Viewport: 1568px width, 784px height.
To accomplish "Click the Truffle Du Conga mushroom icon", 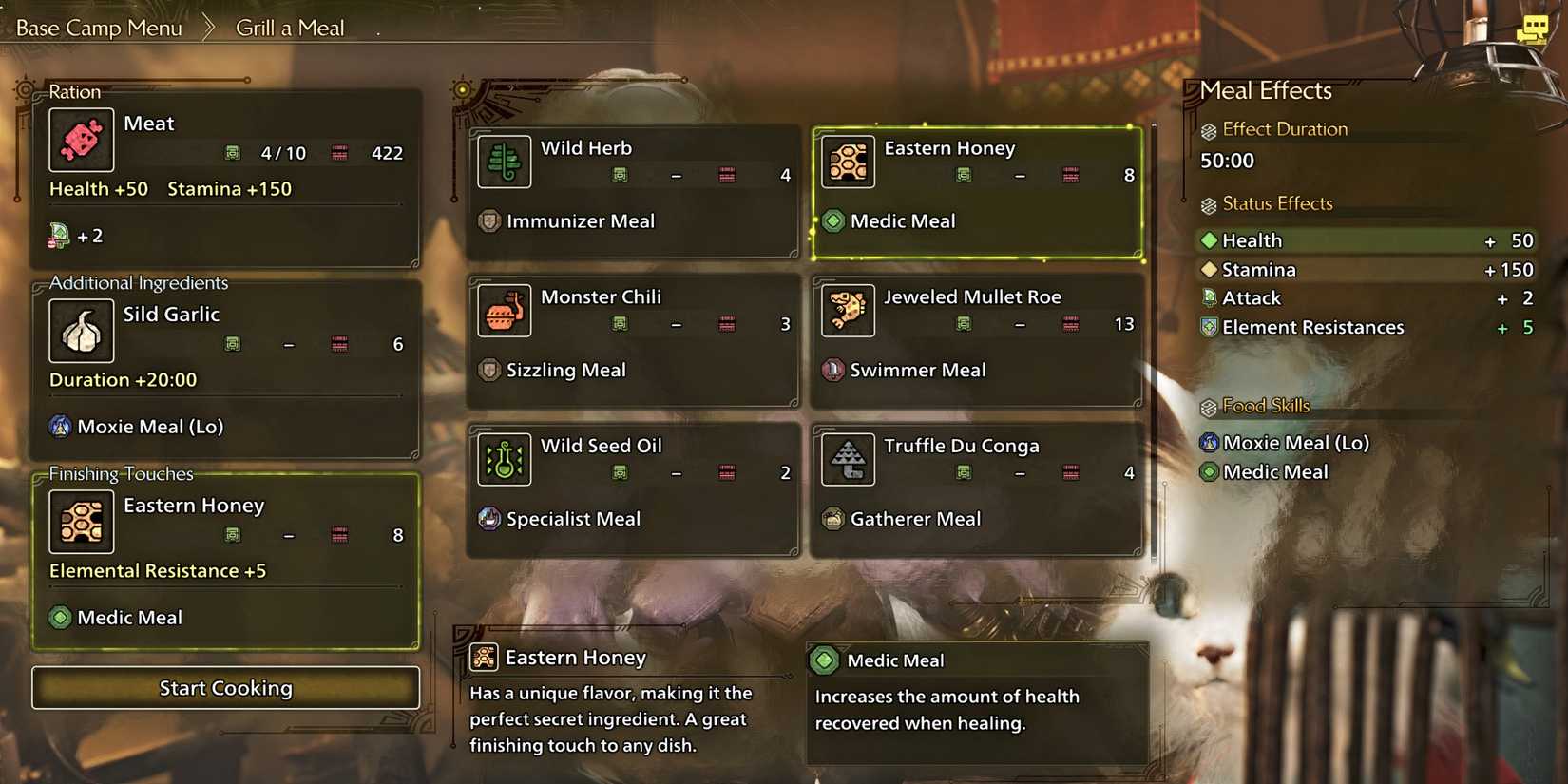I will click(847, 459).
